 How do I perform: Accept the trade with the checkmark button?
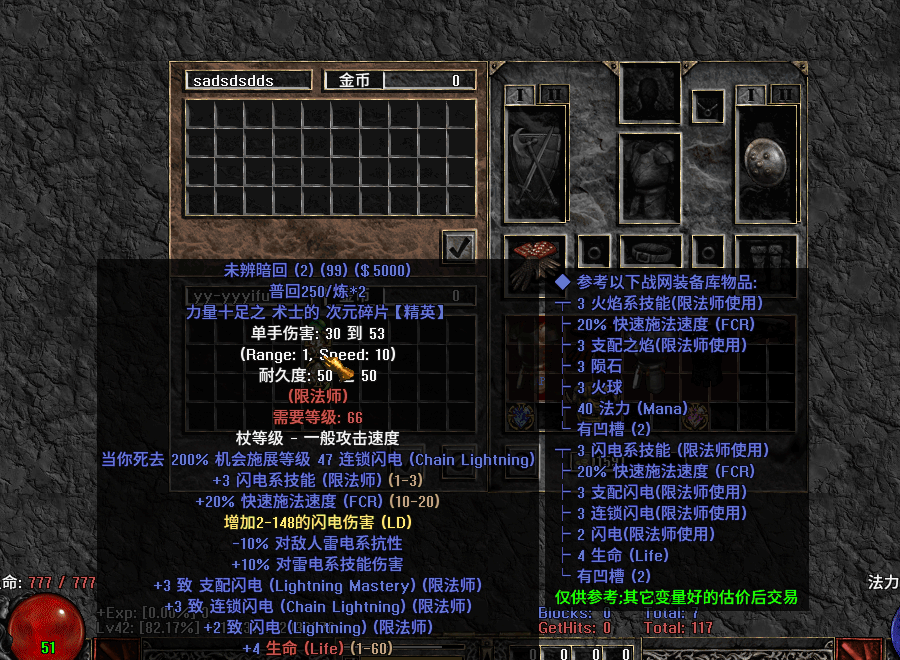(x=459, y=247)
